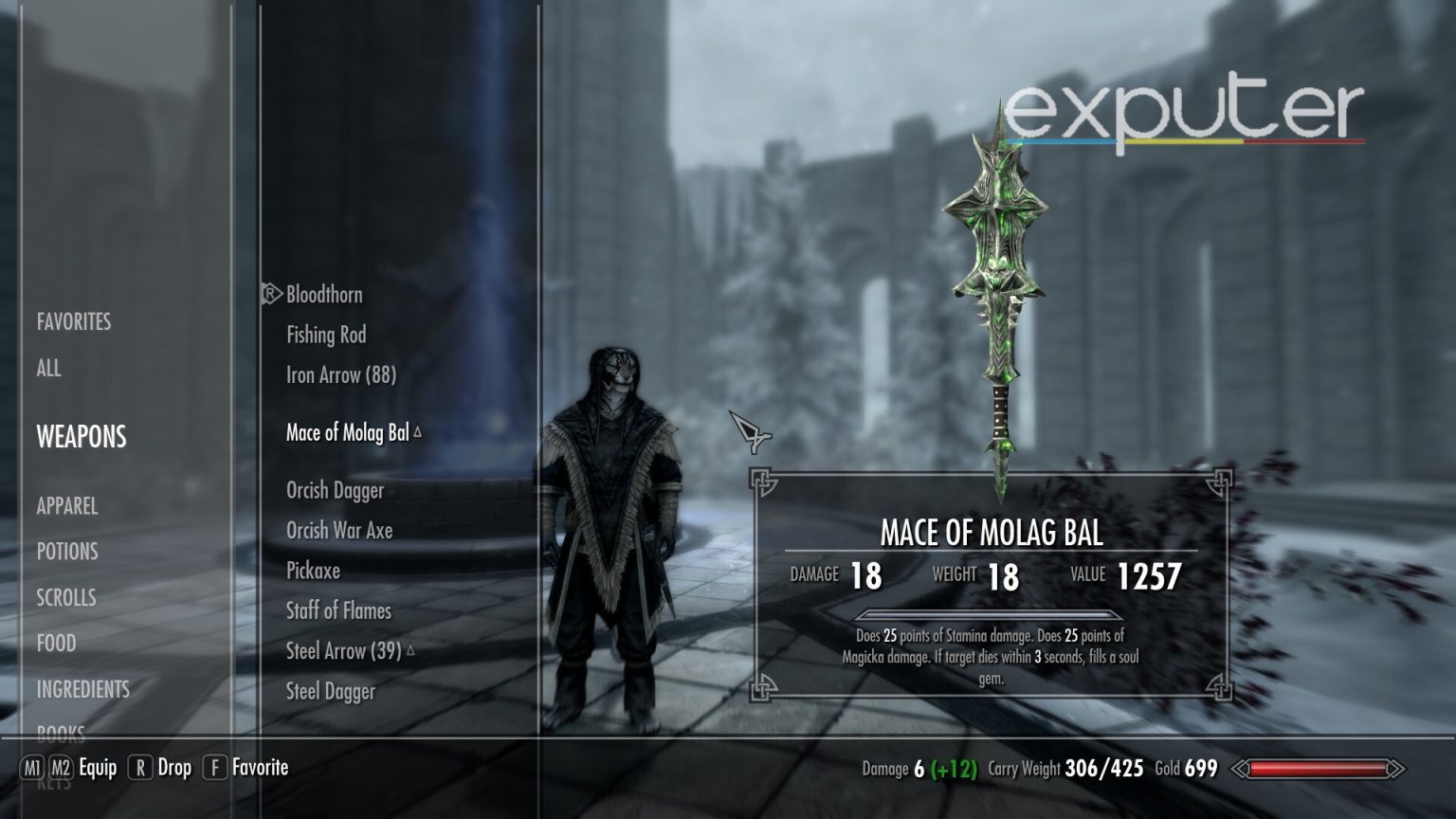Click the F key icon next to Favorite
Image resolution: width=1456 pixels, height=819 pixels.
215,768
